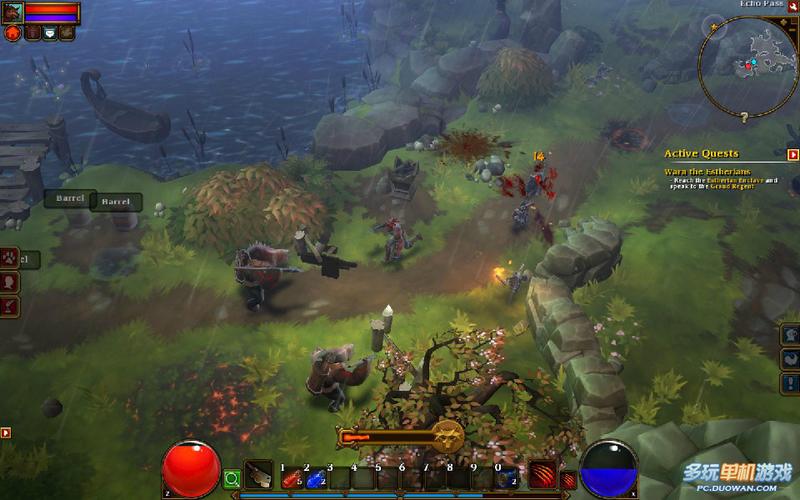
Task: Click the question mark under the minimap
Action: (745, 117)
